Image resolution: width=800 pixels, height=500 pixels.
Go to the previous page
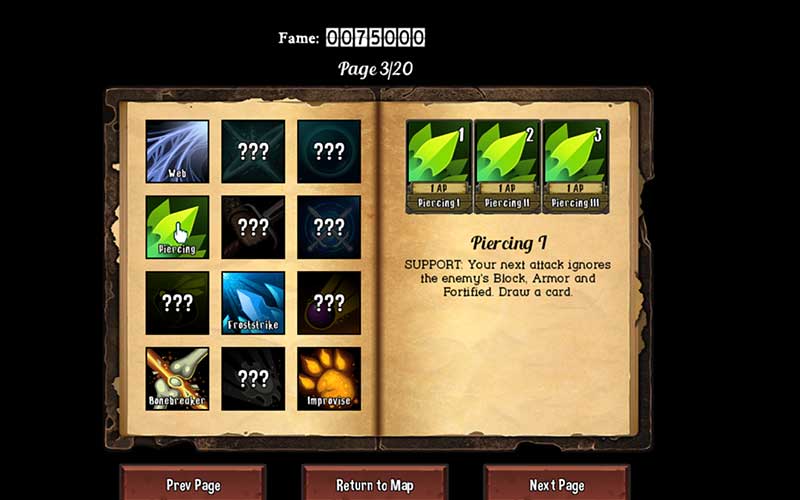193,484
